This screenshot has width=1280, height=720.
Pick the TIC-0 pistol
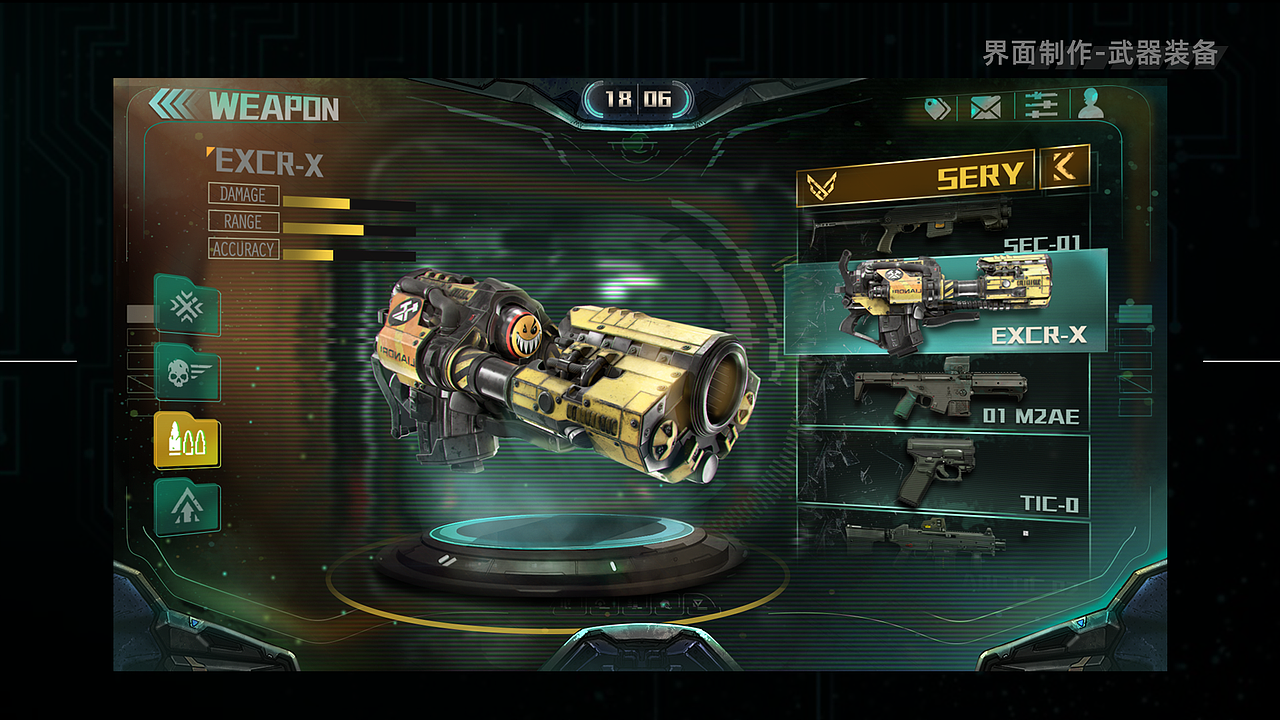(x=943, y=475)
